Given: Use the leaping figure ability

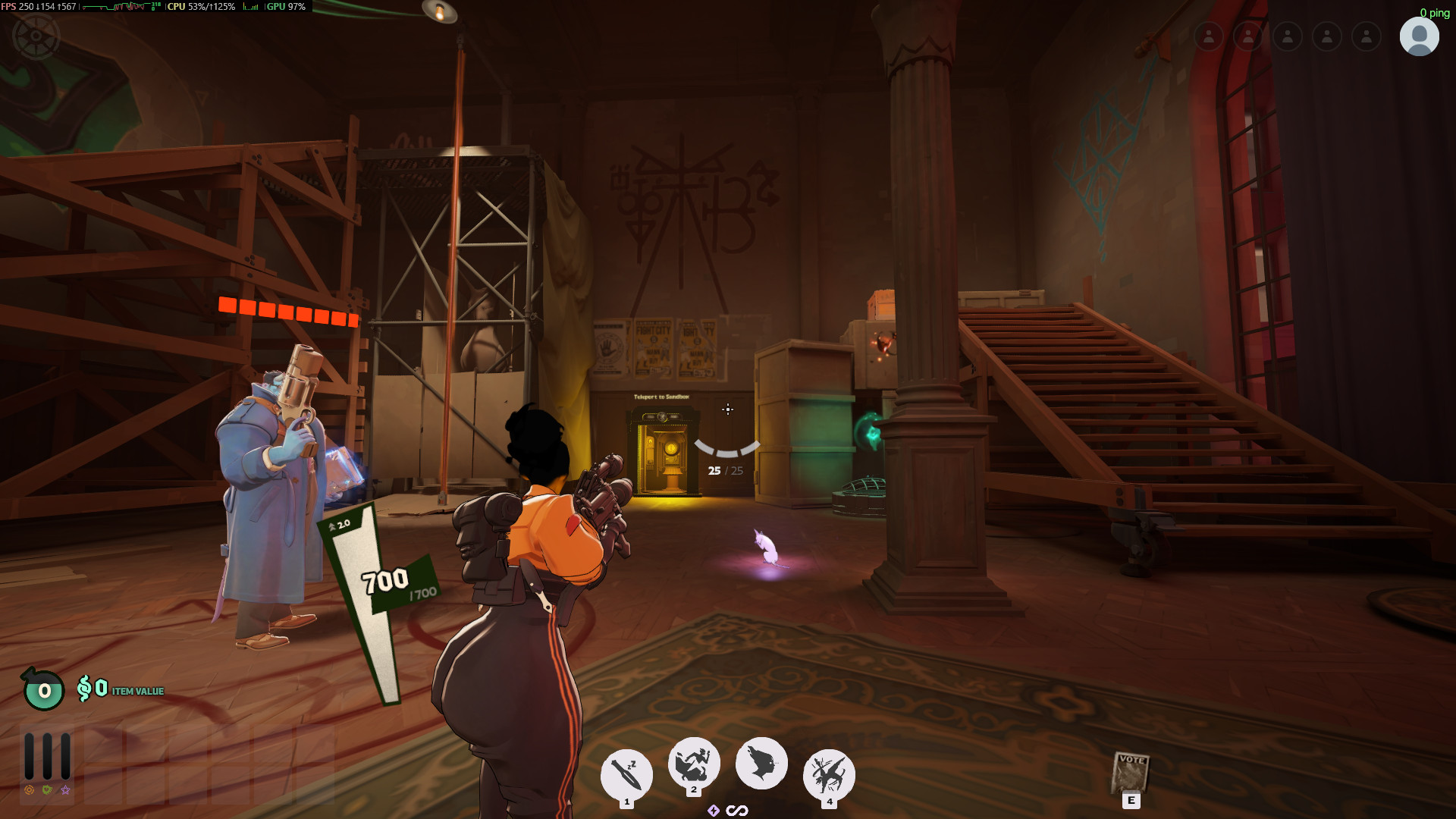Looking at the screenshot, I should pyautogui.click(x=693, y=763).
